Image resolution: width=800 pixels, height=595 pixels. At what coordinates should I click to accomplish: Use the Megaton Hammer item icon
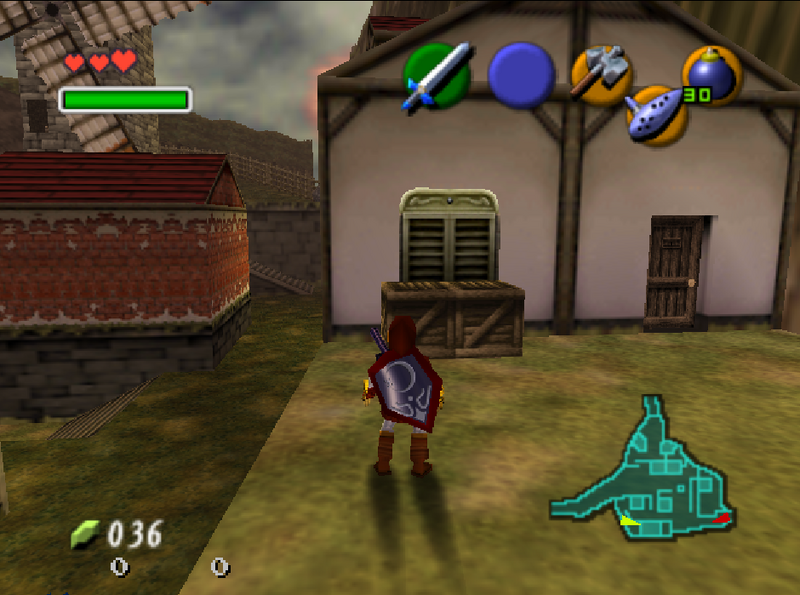pos(600,74)
